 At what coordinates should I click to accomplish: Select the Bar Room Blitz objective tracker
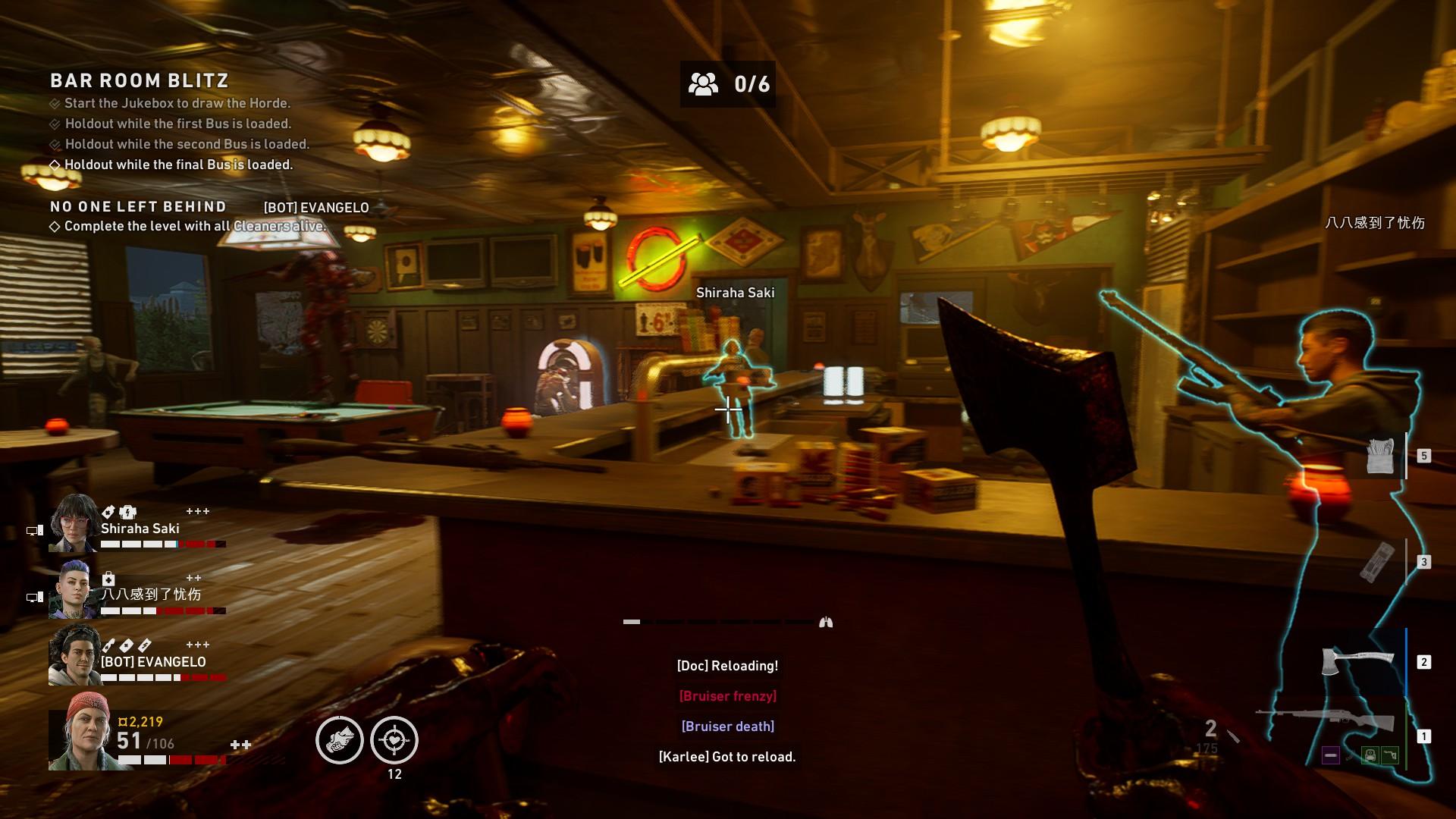[x=140, y=81]
